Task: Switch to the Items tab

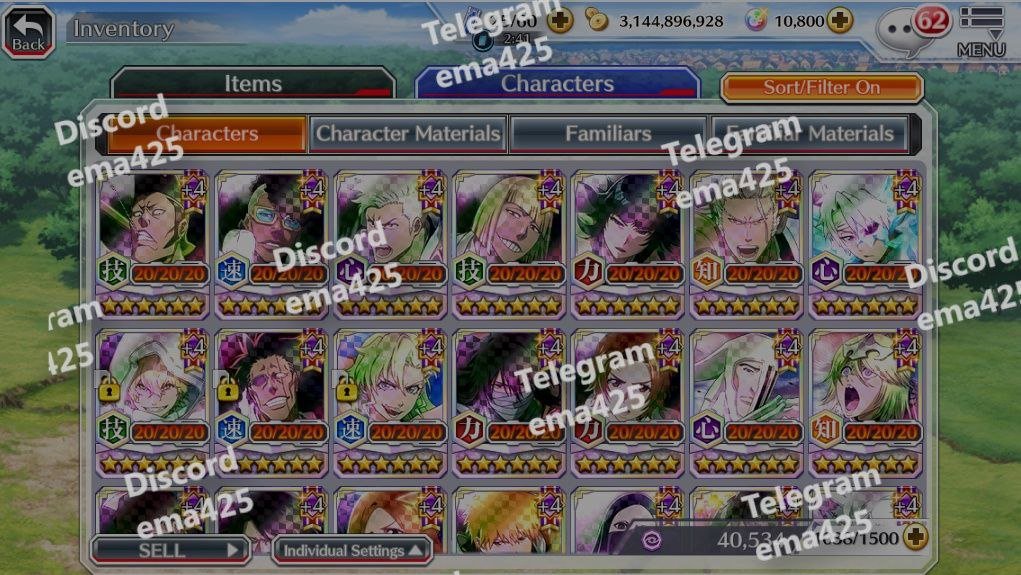Action: point(252,85)
